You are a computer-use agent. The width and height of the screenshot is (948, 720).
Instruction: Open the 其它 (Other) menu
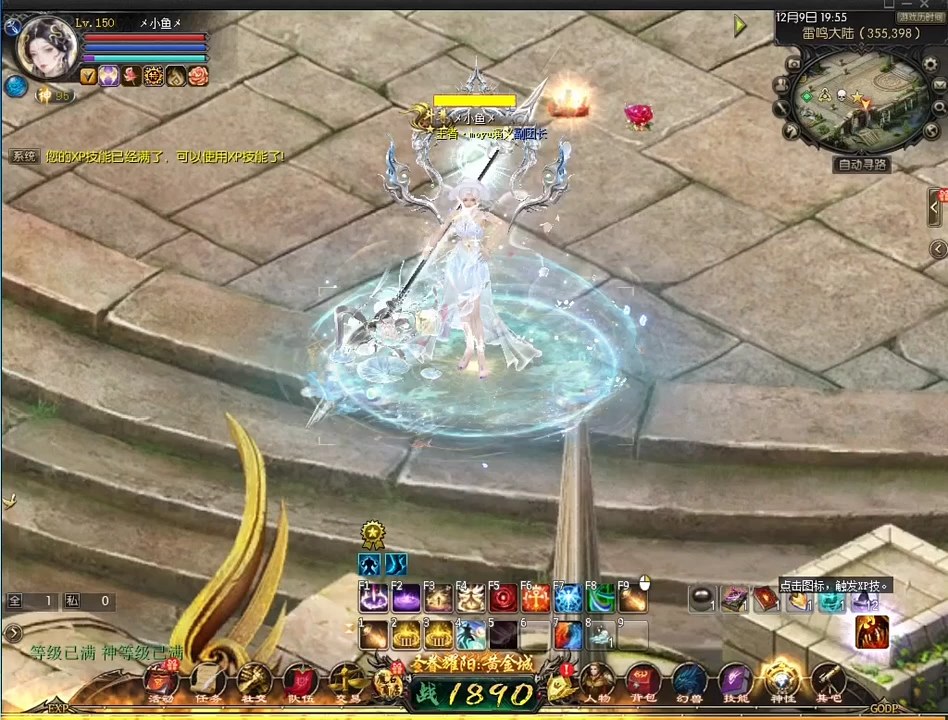click(828, 681)
